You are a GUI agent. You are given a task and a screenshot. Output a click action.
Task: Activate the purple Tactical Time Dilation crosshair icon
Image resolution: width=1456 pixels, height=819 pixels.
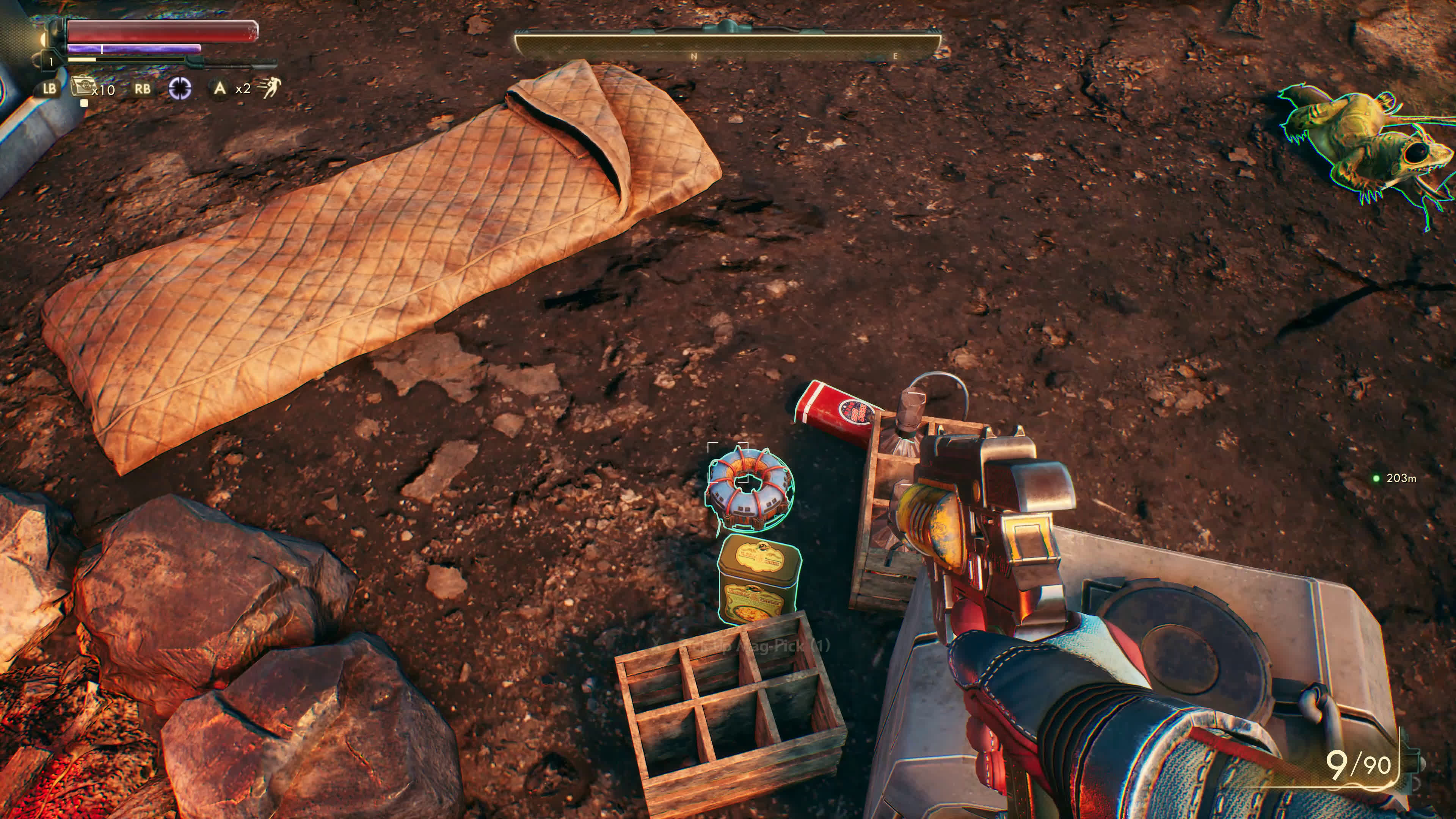180,88
